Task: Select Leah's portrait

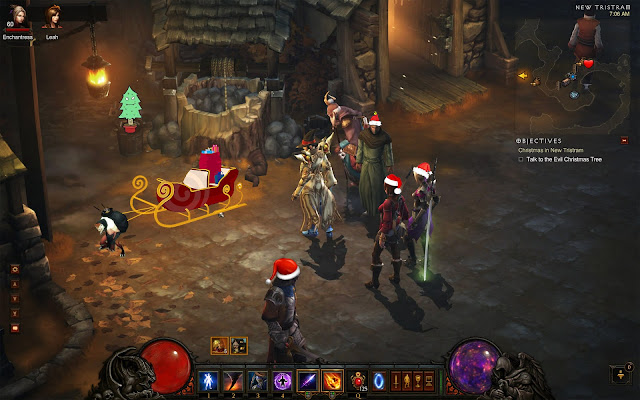Action: tap(52, 19)
